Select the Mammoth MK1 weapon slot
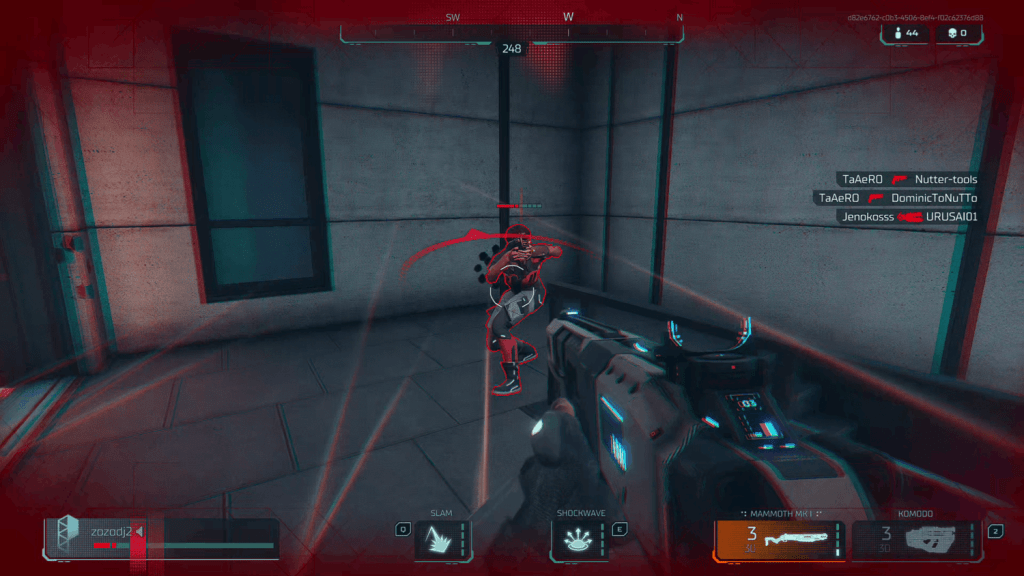Viewport: 1024px width, 576px height. [779, 540]
